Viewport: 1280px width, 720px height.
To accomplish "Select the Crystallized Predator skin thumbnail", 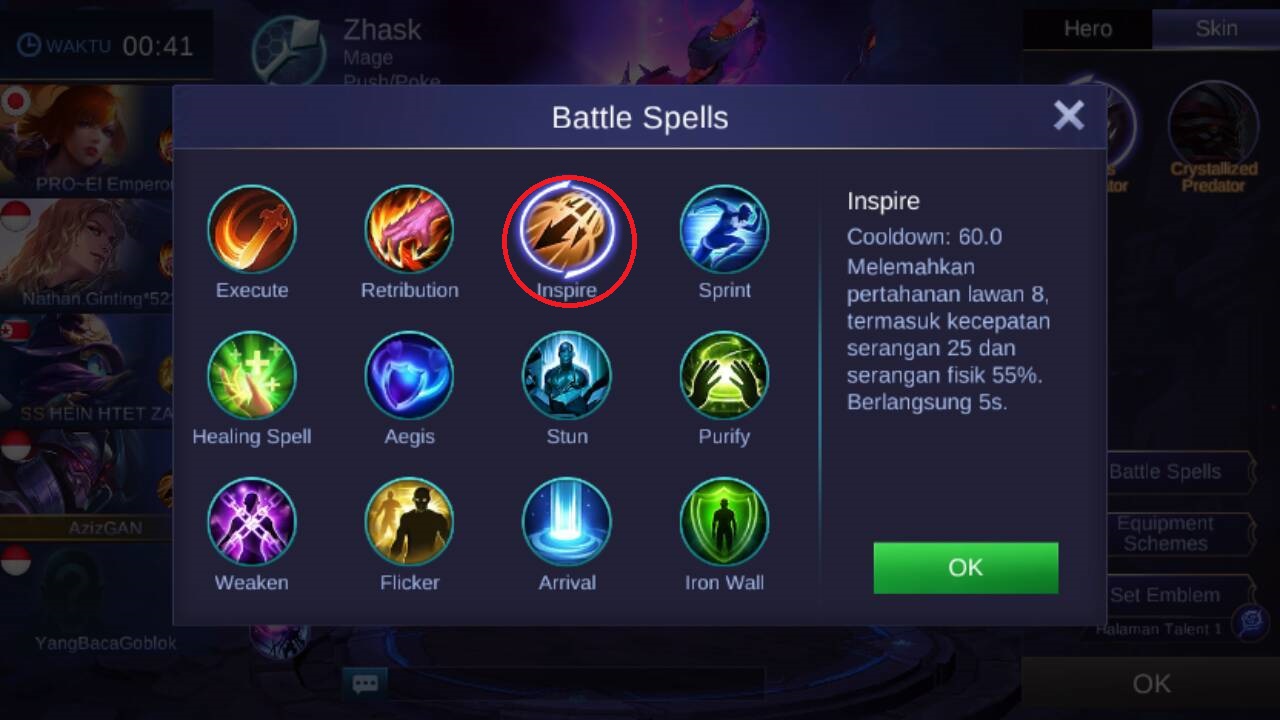I will pos(1213,126).
